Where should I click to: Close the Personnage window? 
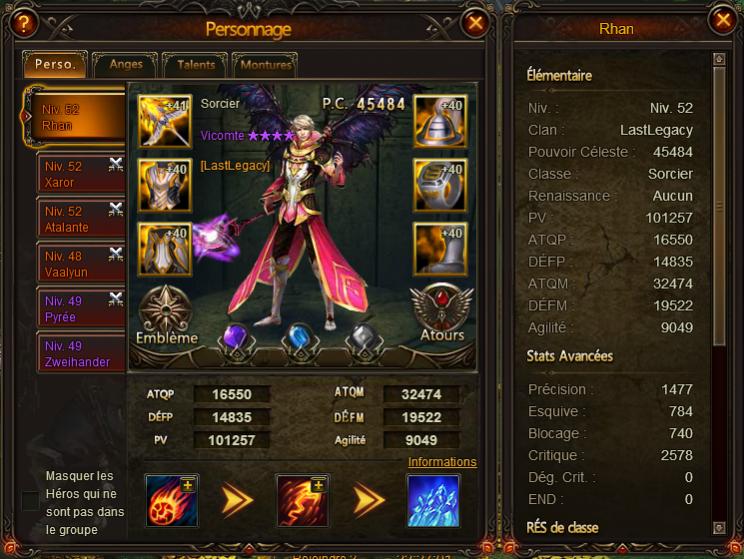pos(476,22)
